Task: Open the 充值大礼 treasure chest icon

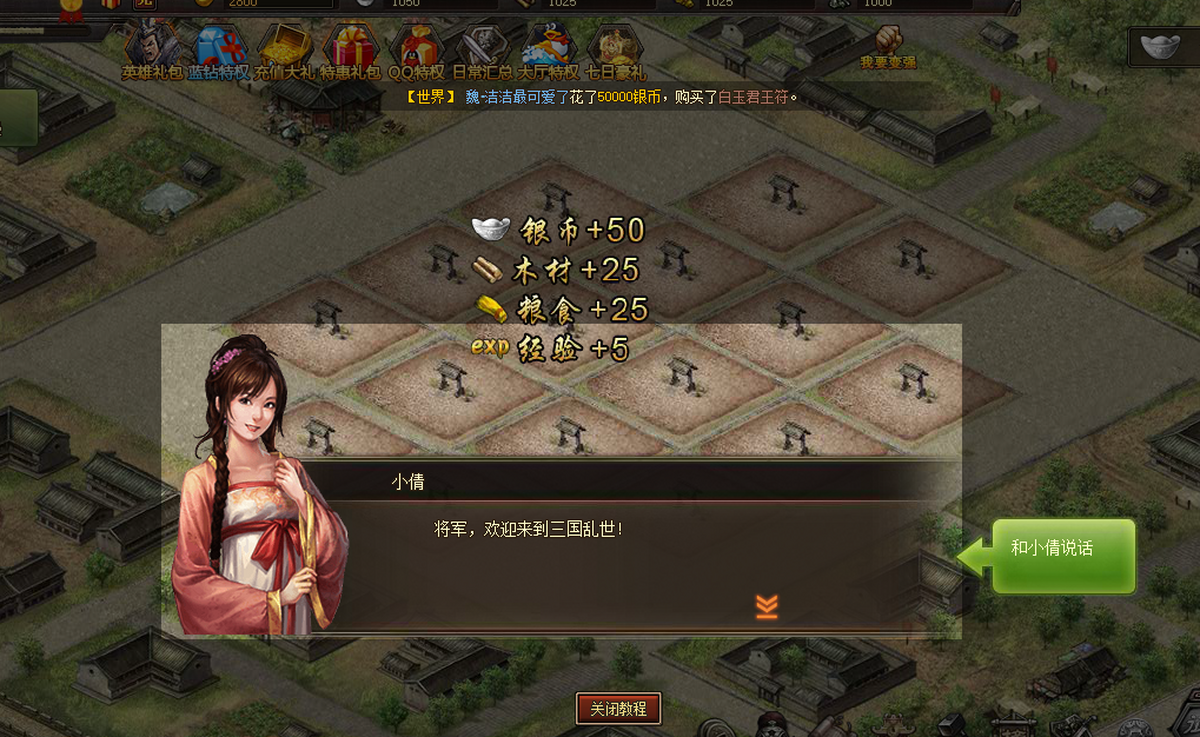Action: pos(285,50)
